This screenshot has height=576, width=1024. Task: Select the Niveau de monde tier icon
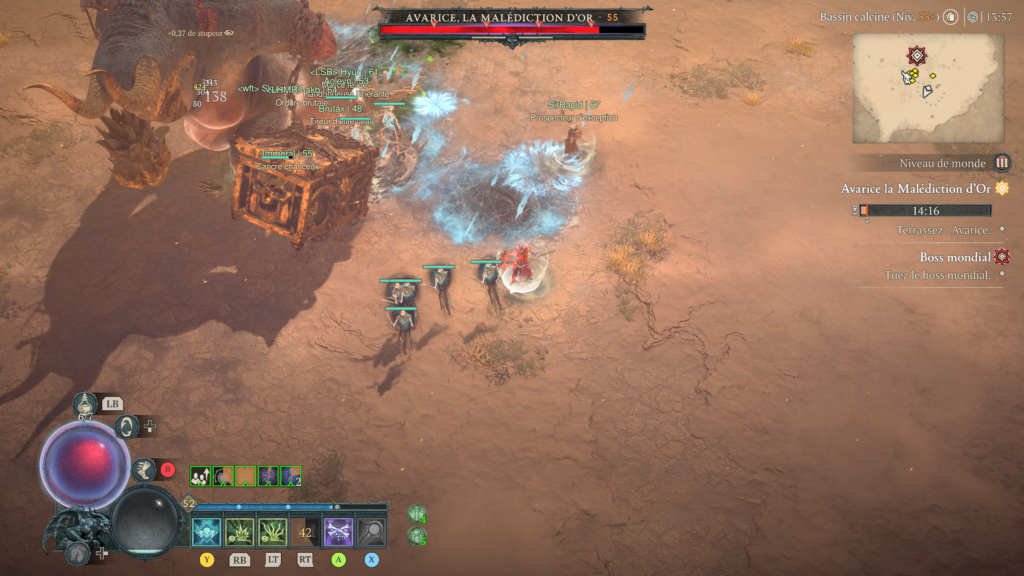click(1001, 163)
